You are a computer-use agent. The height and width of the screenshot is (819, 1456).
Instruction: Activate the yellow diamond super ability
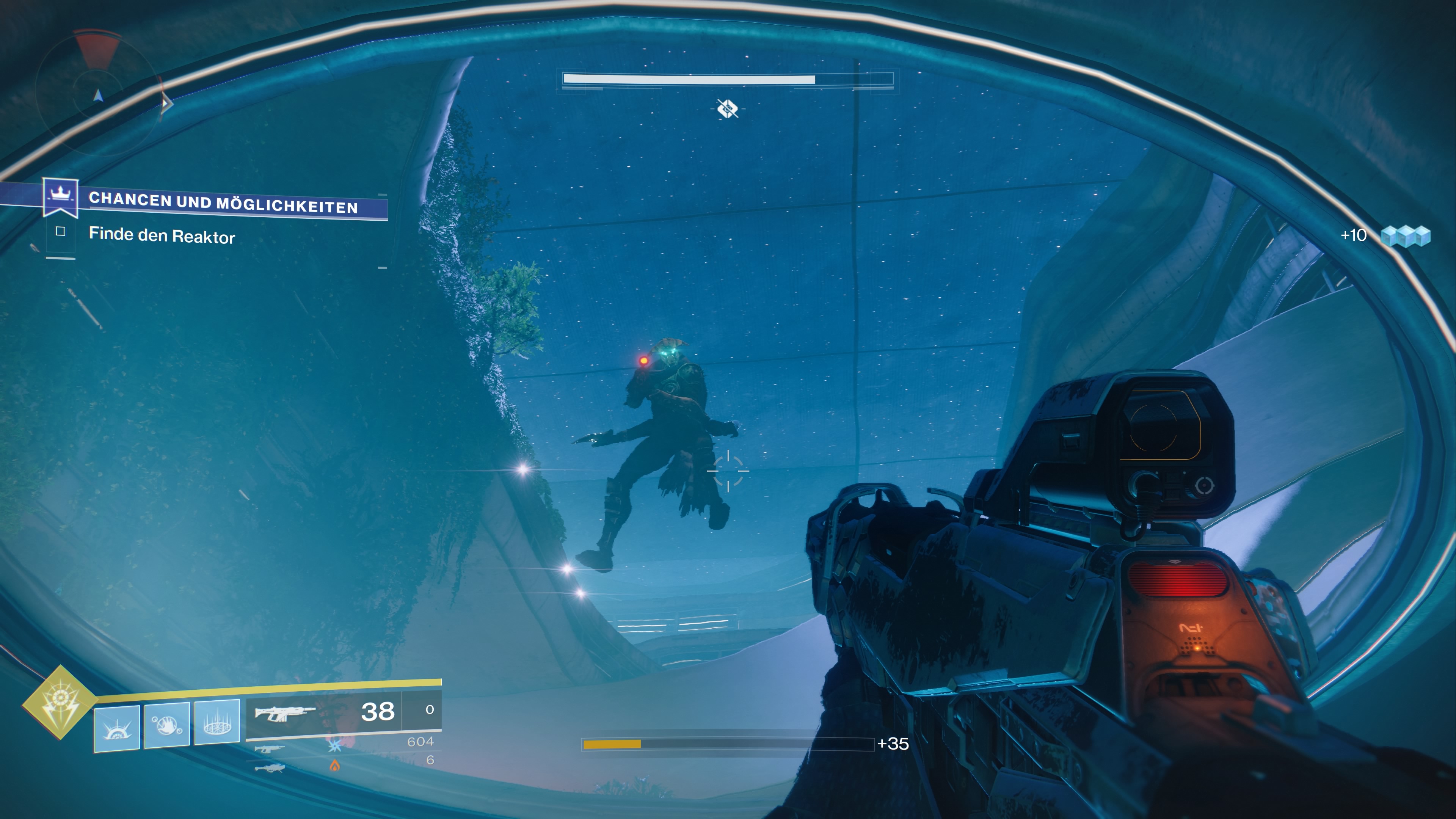tap(60, 703)
